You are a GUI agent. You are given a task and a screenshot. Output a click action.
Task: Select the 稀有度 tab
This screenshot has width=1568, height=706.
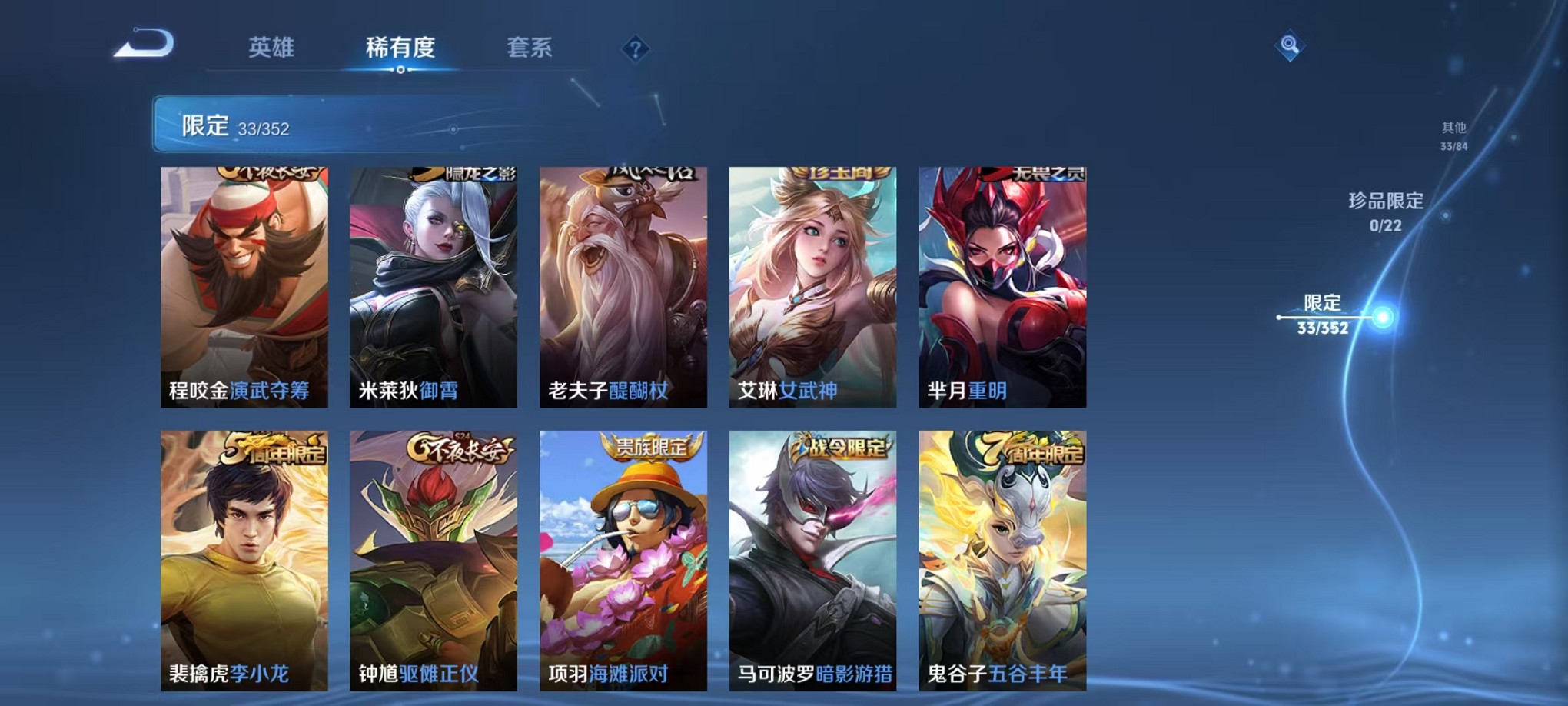tap(400, 48)
